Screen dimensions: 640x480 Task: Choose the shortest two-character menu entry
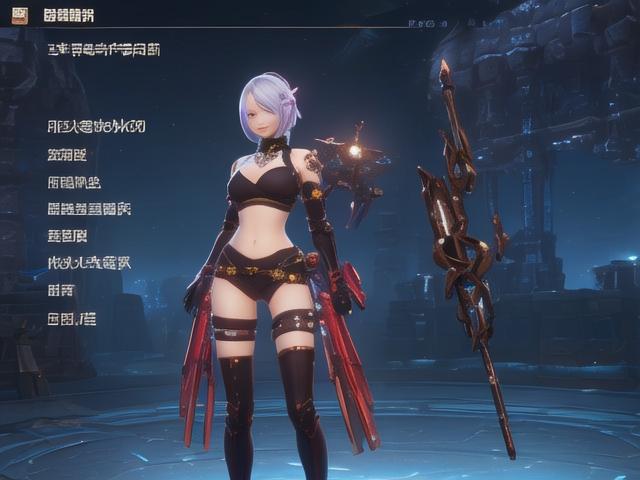61,291
